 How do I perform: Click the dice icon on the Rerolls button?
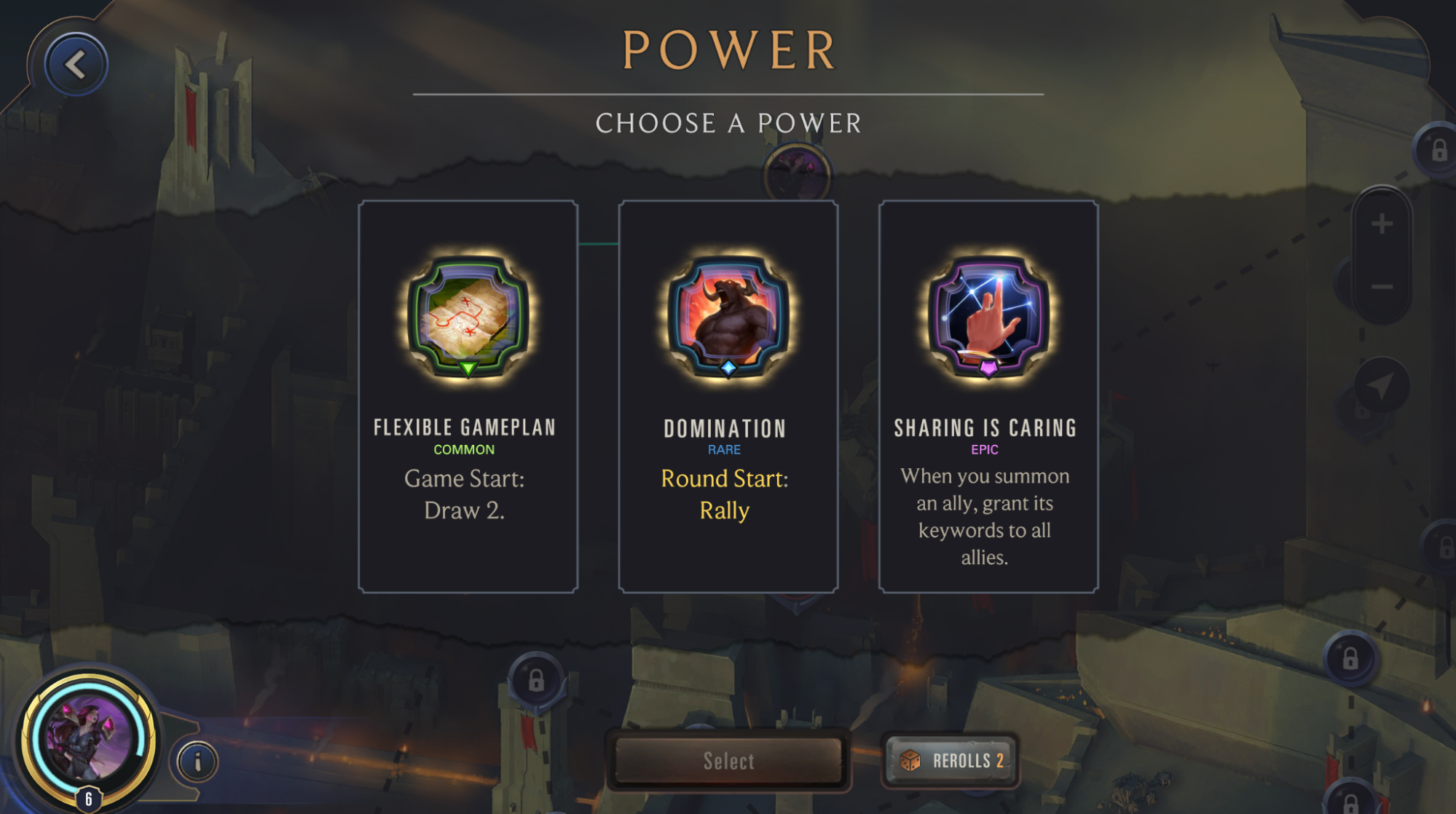pos(911,760)
